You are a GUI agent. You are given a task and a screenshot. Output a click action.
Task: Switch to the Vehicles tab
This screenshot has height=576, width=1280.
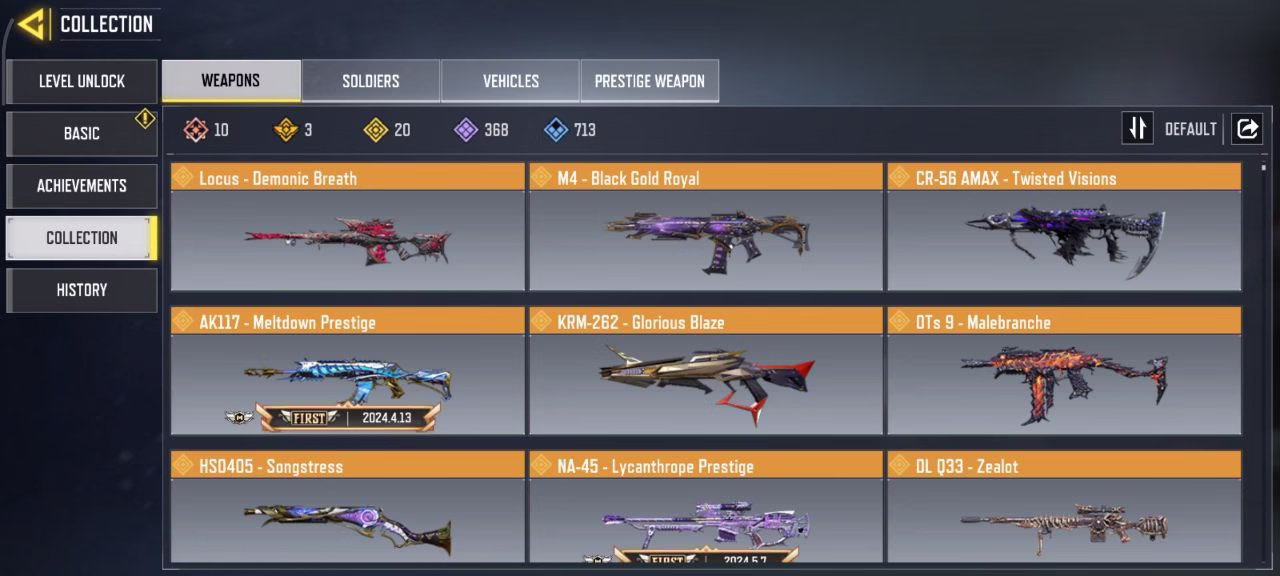[511, 81]
